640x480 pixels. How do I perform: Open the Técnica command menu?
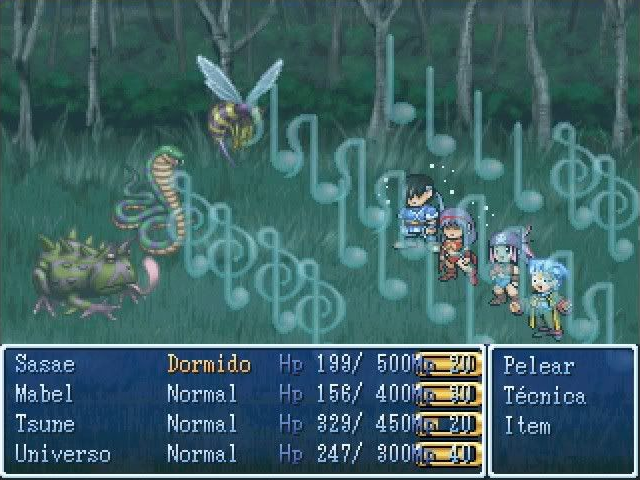tap(544, 395)
